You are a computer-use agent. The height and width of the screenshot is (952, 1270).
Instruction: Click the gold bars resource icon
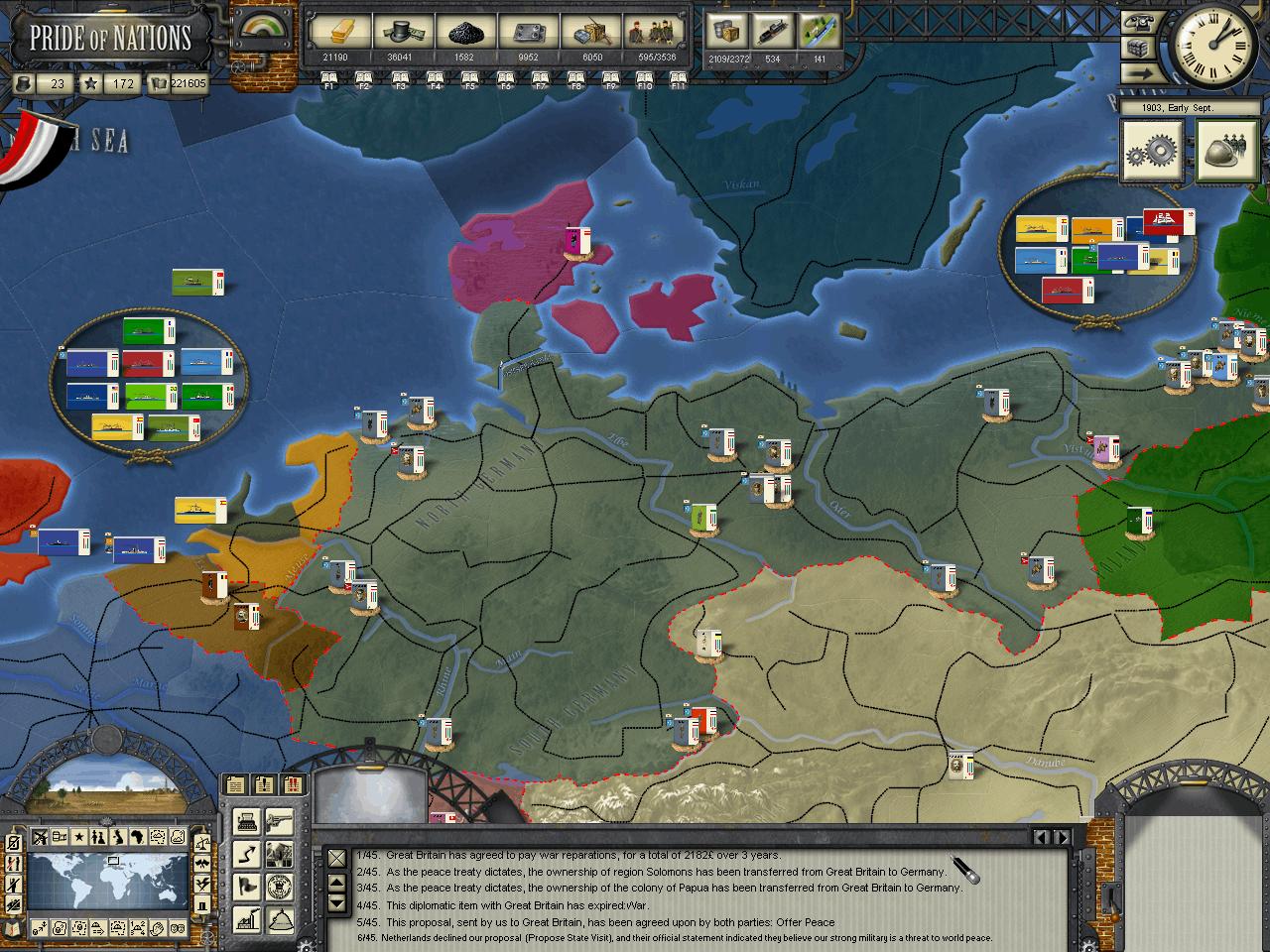(x=334, y=34)
